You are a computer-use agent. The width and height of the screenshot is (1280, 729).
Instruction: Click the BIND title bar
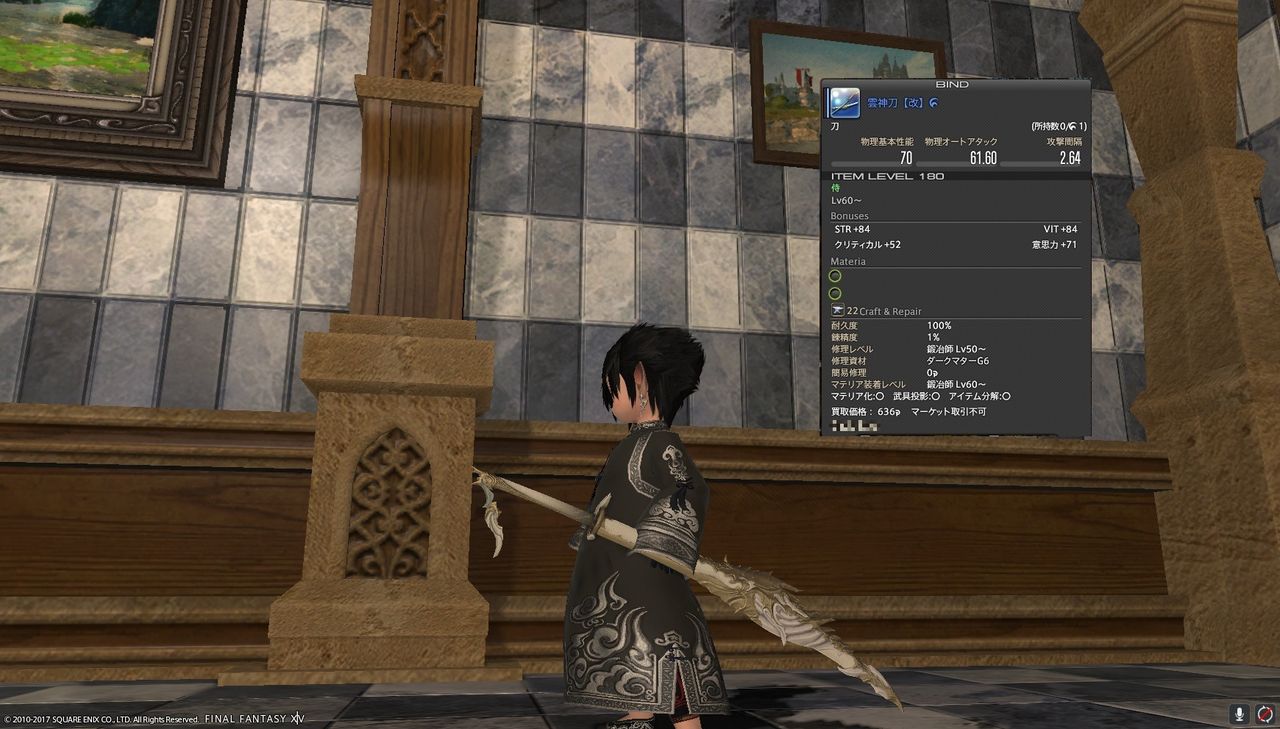point(955,84)
